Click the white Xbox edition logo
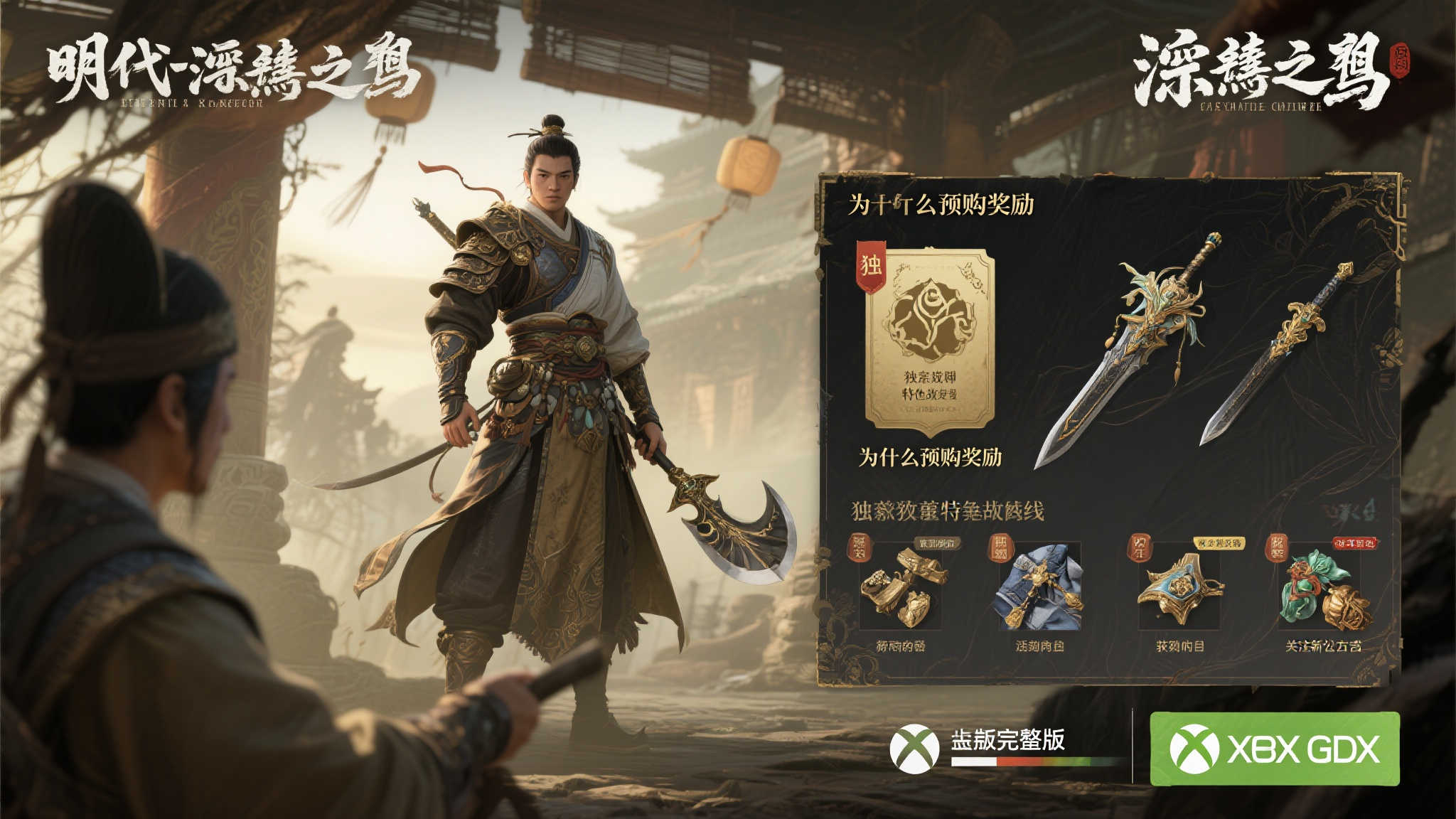1456x819 pixels. pyautogui.click(x=915, y=749)
